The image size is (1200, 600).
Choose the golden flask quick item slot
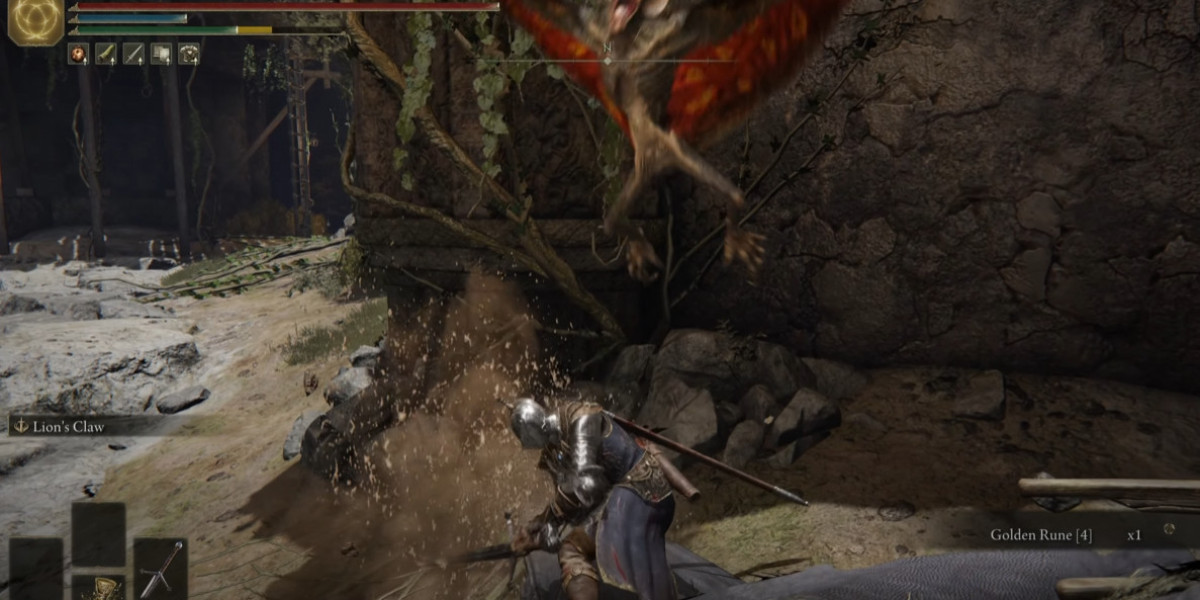(98, 588)
